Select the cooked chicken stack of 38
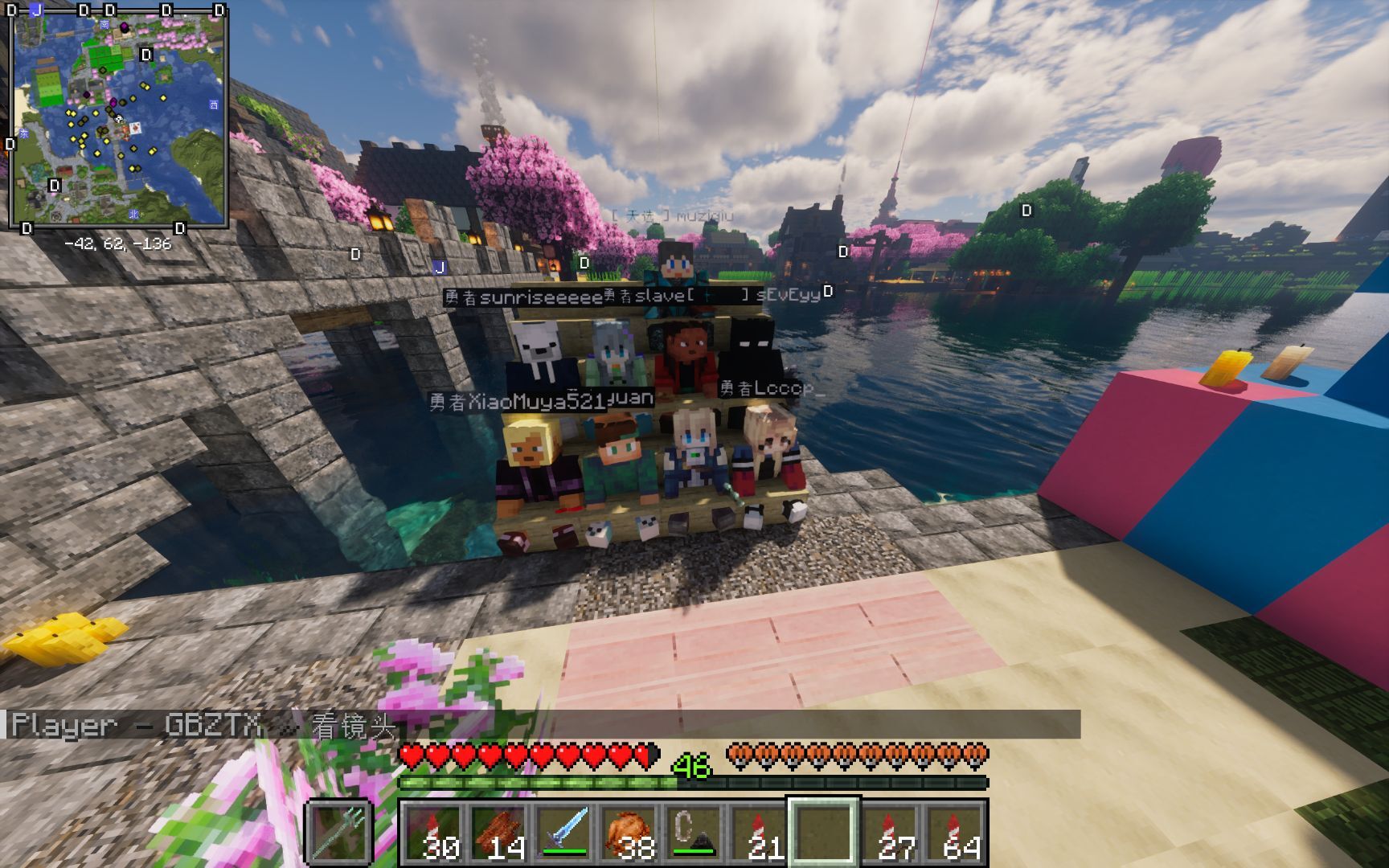1389x868 pixels. pos(628,833)
